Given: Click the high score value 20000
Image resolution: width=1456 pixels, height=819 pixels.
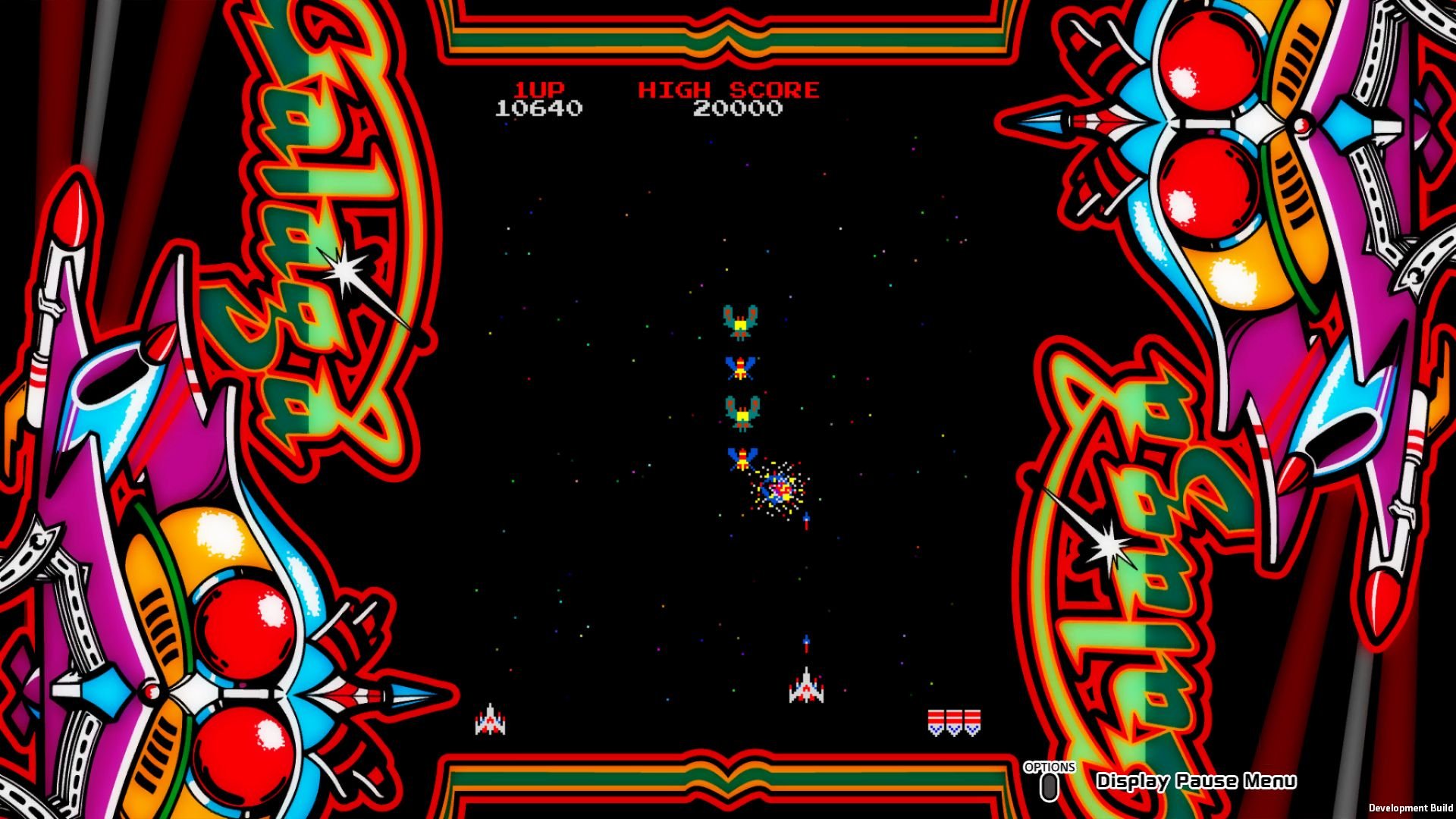Looking at the screenshot, I should pos(738,108).
